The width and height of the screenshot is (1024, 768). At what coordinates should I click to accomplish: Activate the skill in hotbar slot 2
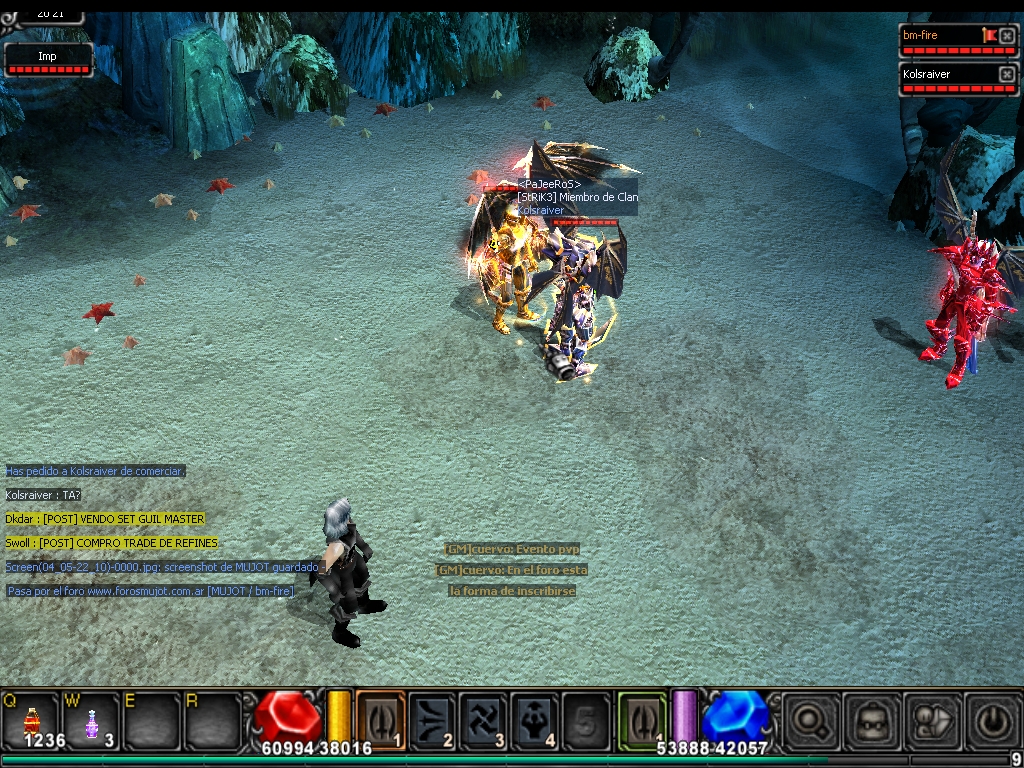[x=432, y=718]
